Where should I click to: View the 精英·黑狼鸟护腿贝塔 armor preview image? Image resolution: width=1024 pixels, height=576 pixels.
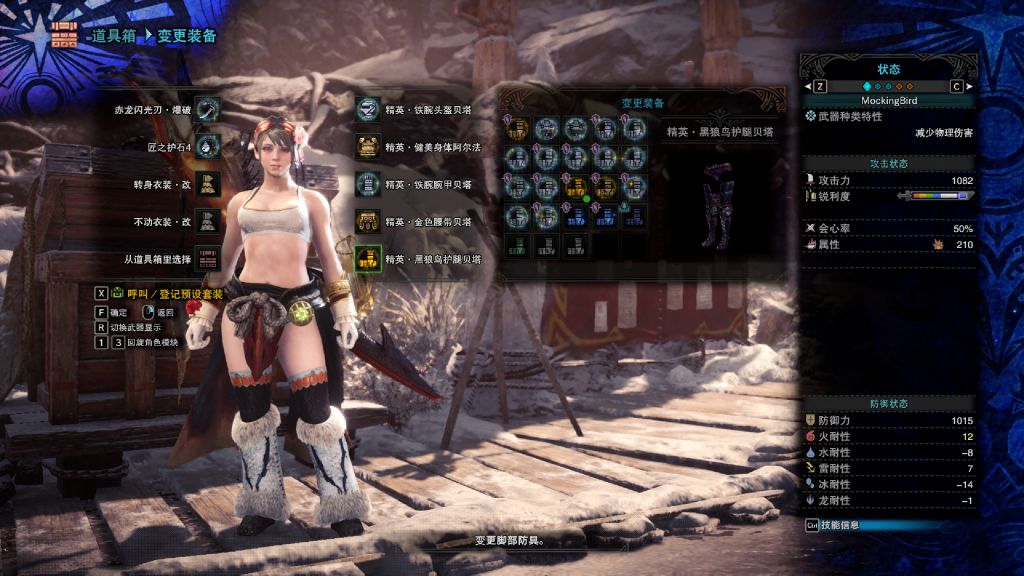[x=720, y=199]
